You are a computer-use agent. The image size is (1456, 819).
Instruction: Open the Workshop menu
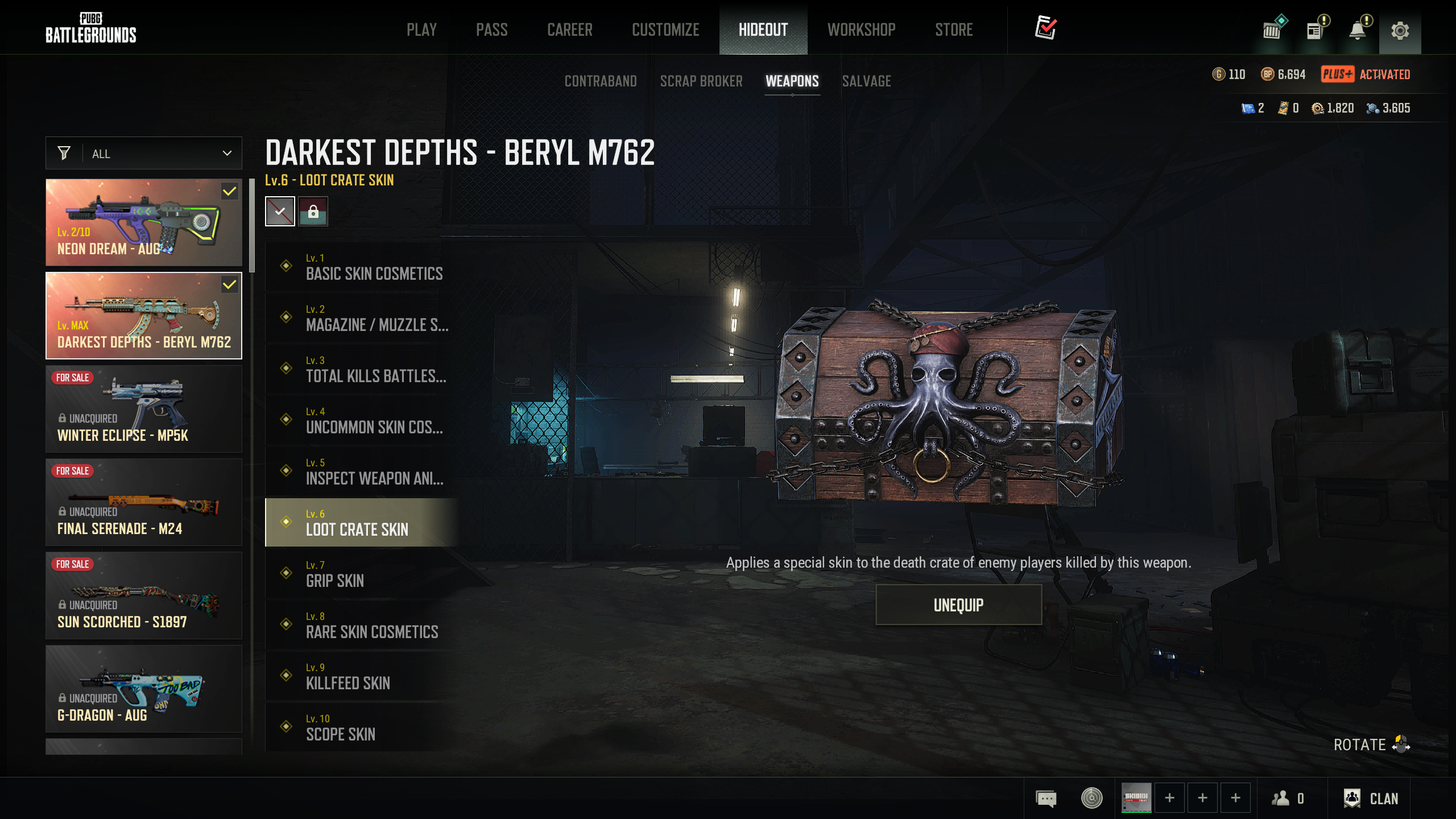click(861, 30)
